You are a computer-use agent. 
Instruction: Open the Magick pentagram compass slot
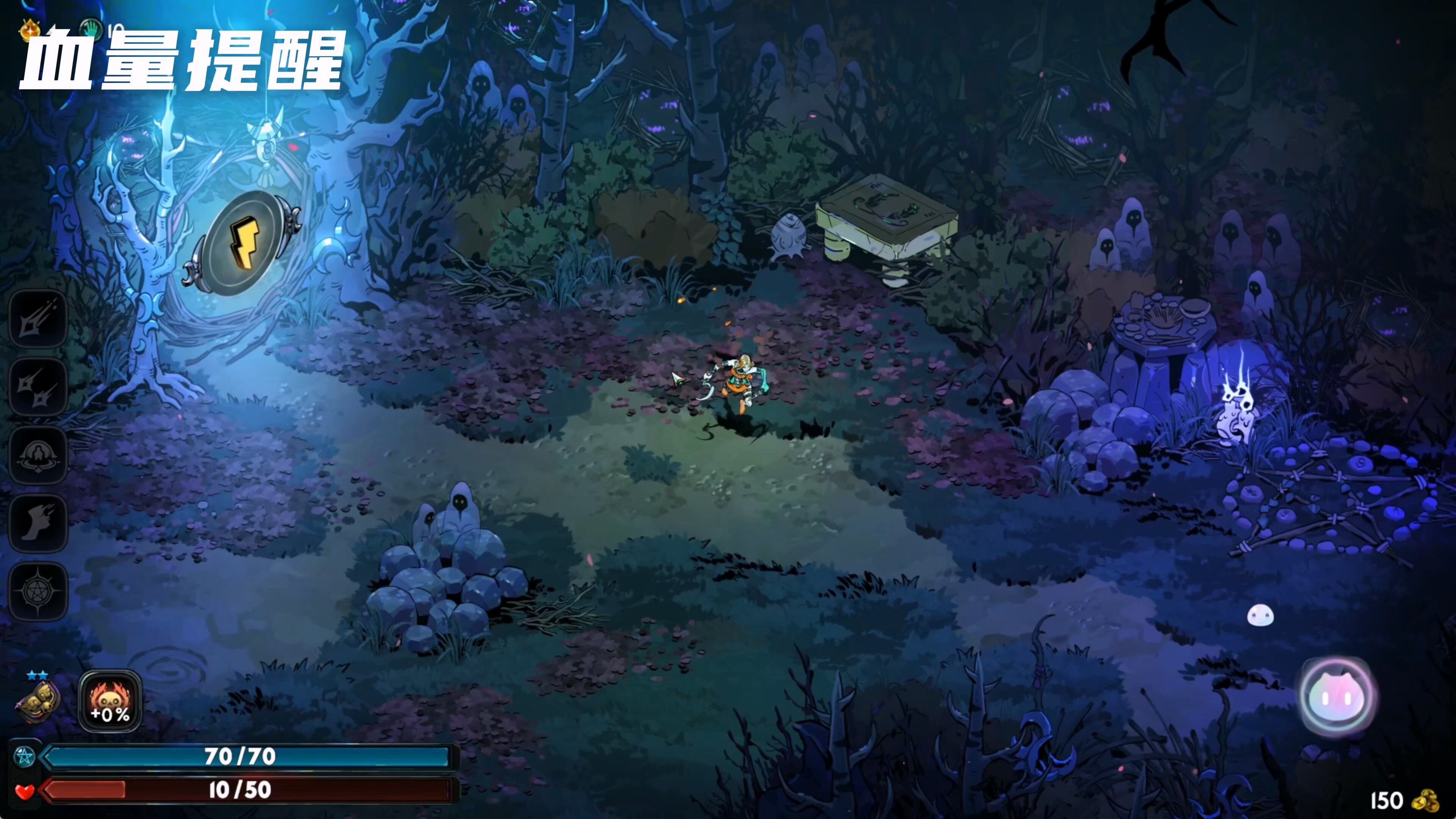(38, 591)
